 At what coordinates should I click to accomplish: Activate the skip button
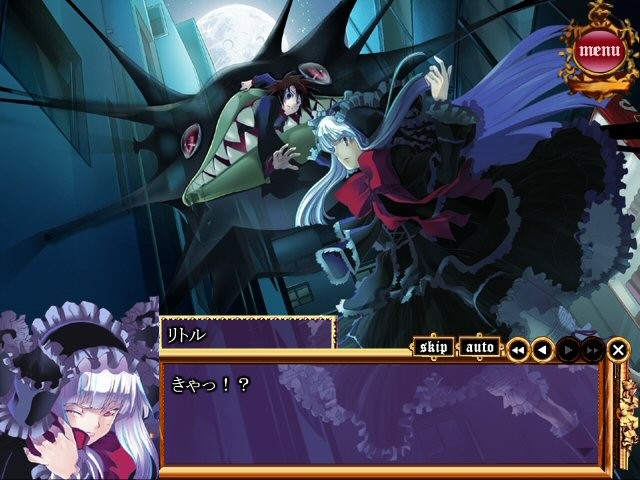tap(433, 348)
